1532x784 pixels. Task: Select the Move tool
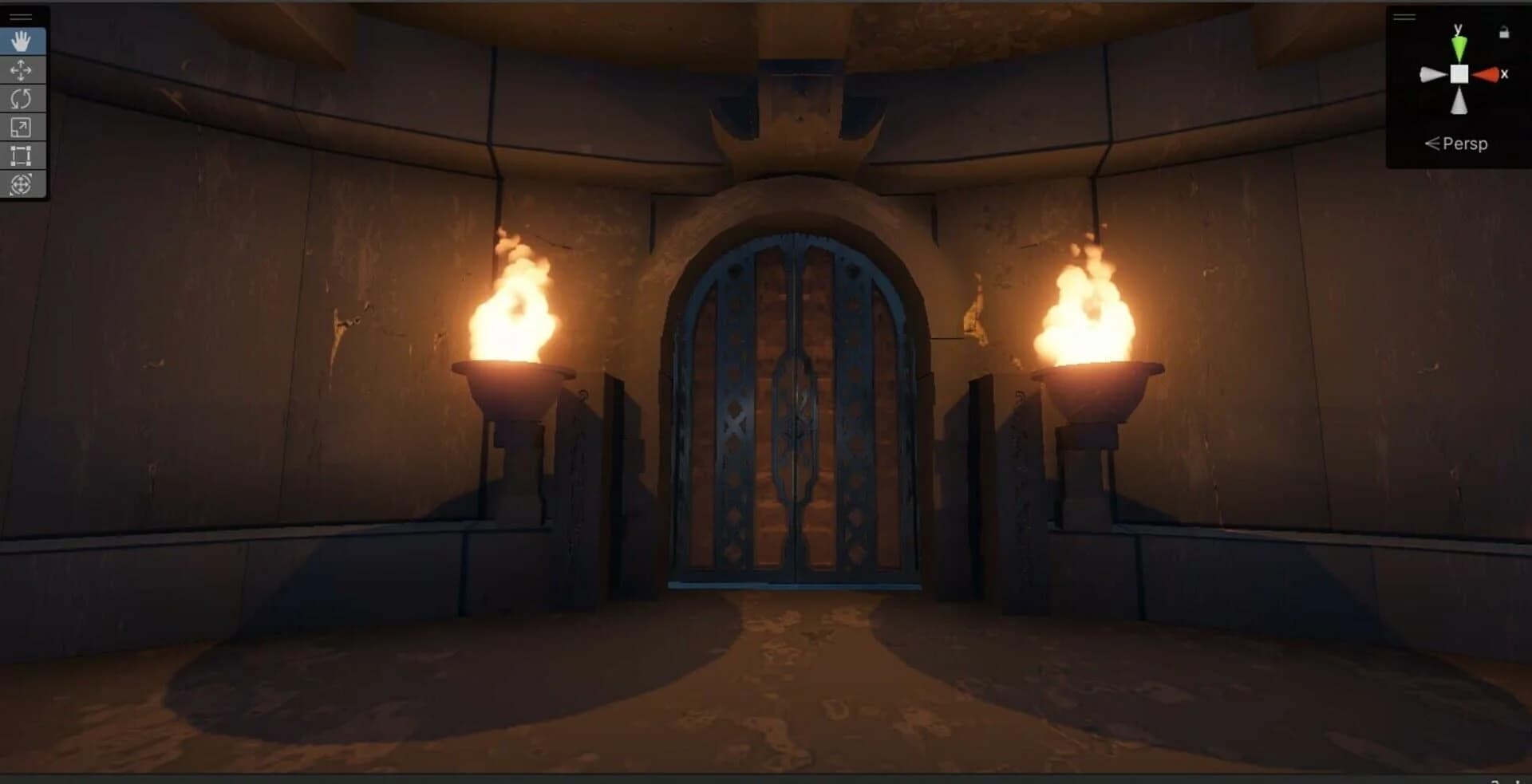[x=22, y=70]
